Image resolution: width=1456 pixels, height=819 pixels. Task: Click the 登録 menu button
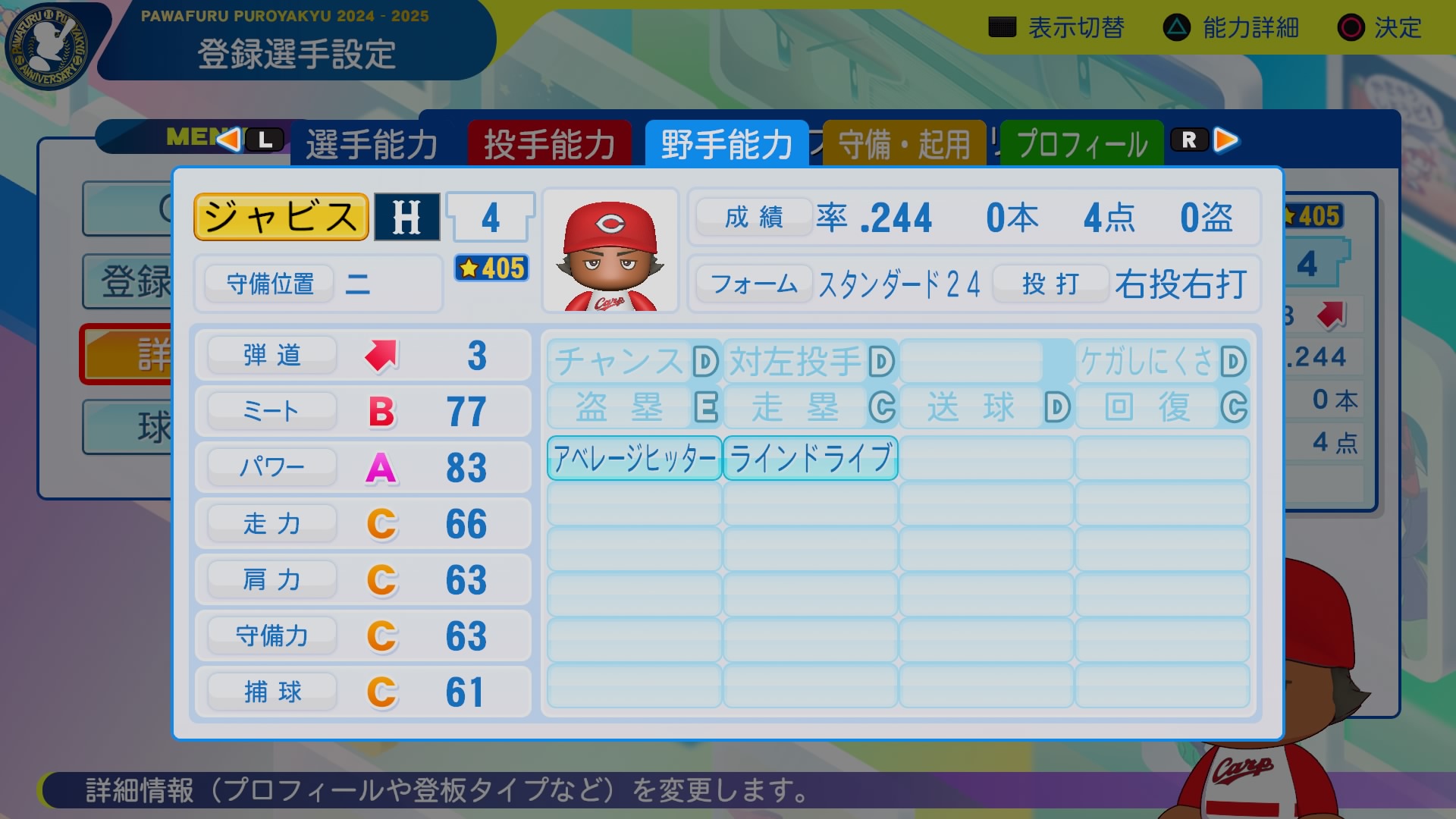[x=127, y=281]
